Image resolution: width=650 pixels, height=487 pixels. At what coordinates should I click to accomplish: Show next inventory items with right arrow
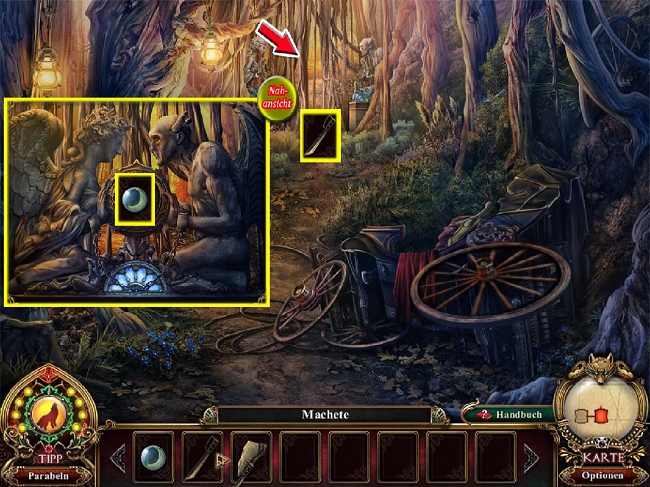point(529,457)
